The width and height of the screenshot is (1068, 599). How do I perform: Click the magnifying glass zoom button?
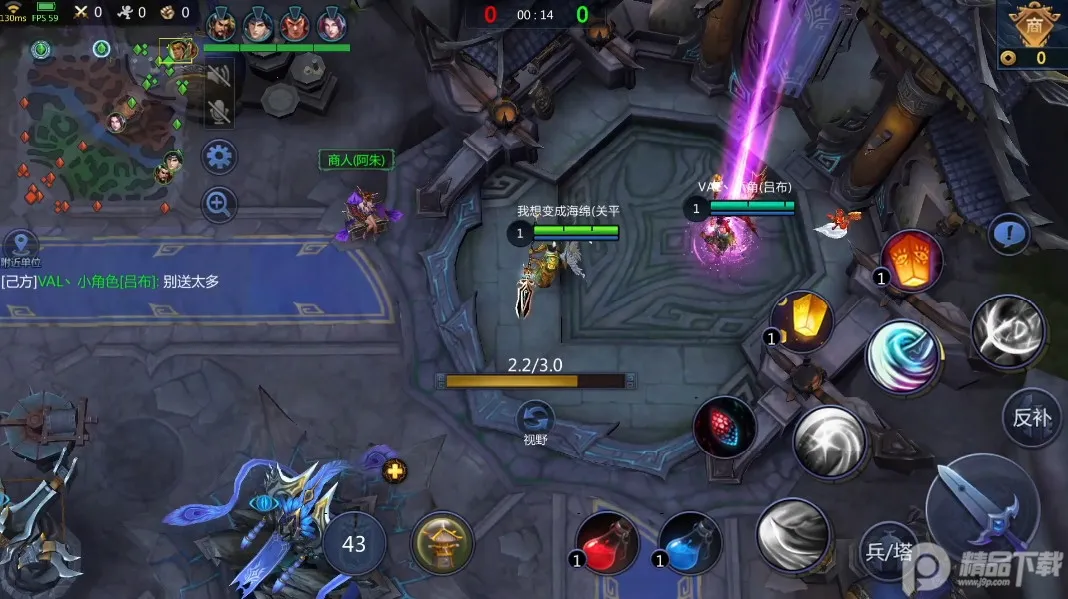[219, 205]
